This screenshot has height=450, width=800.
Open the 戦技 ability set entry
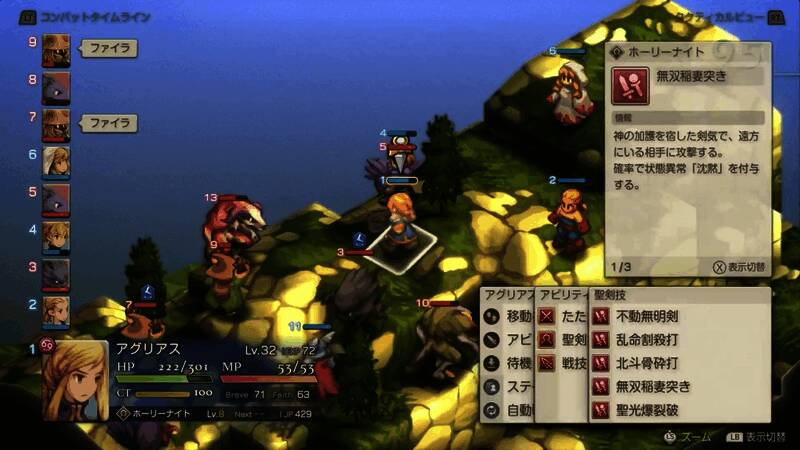(563, 362)
